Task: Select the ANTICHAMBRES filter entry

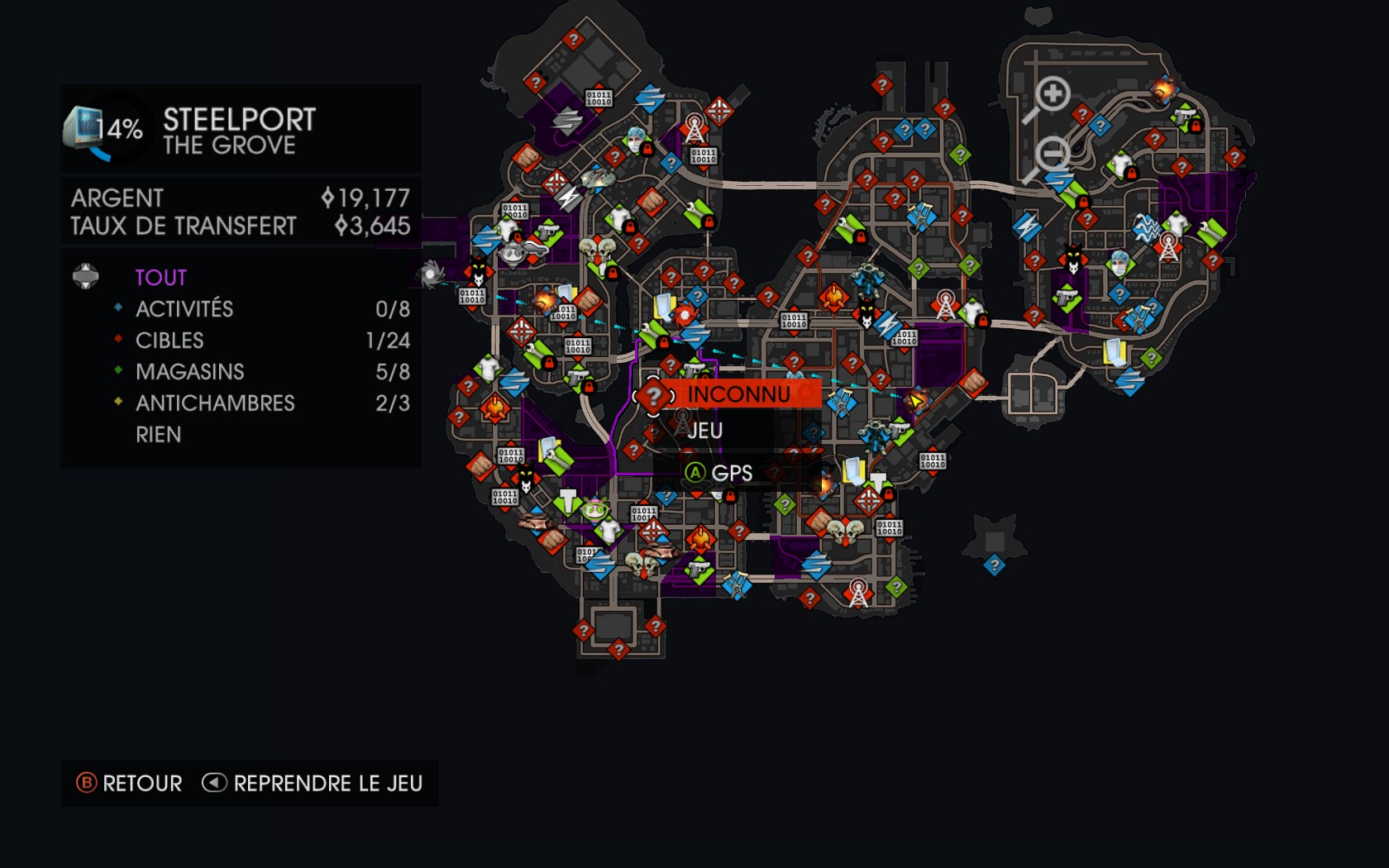Action: point(215,403)
